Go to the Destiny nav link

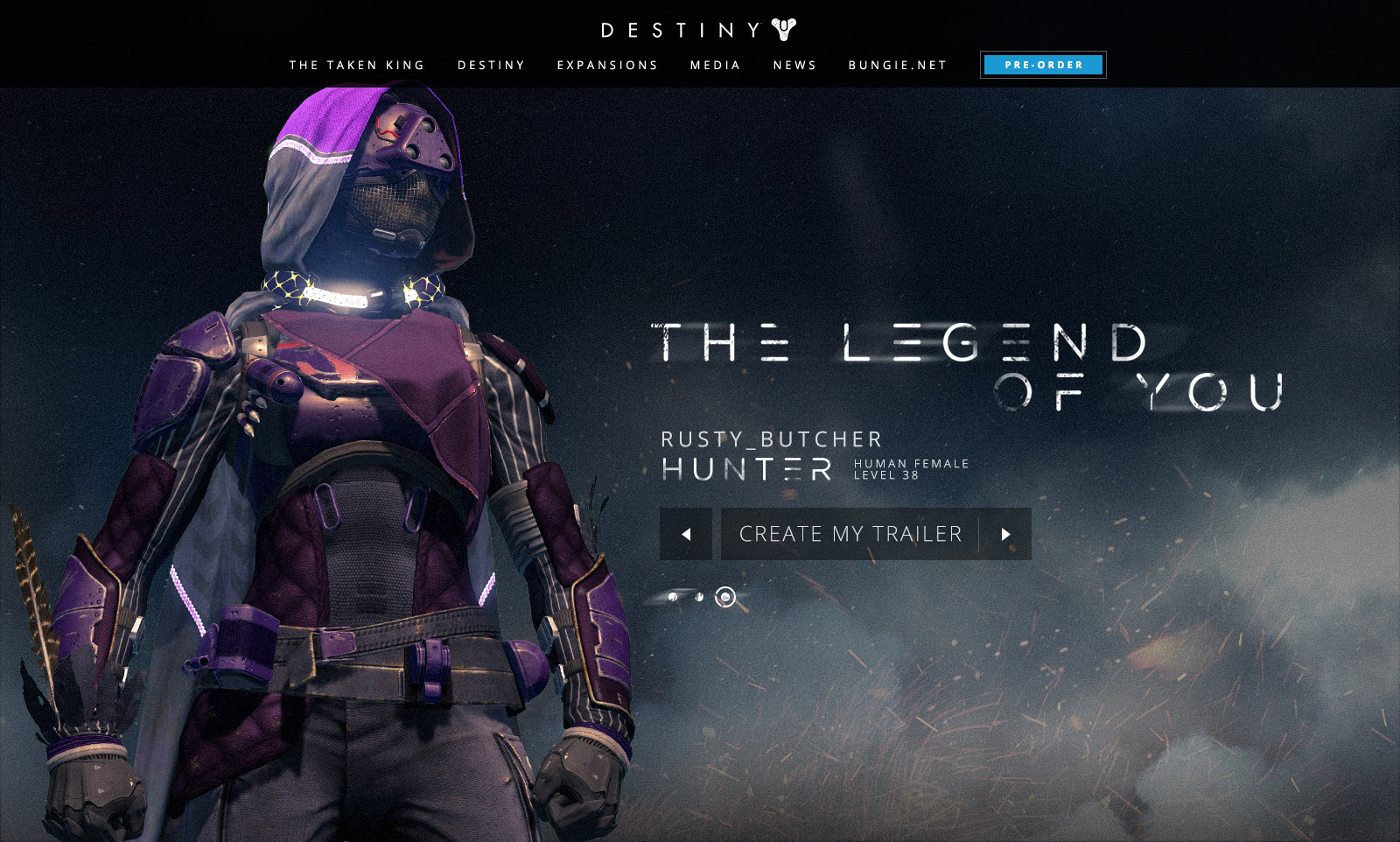point(491,66)
